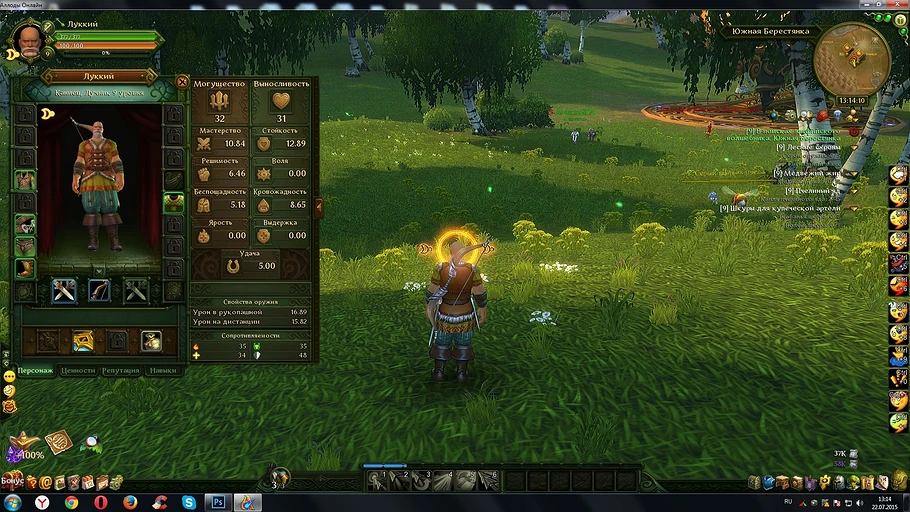Open the parchment scroll icon

(x=58, y=440)
